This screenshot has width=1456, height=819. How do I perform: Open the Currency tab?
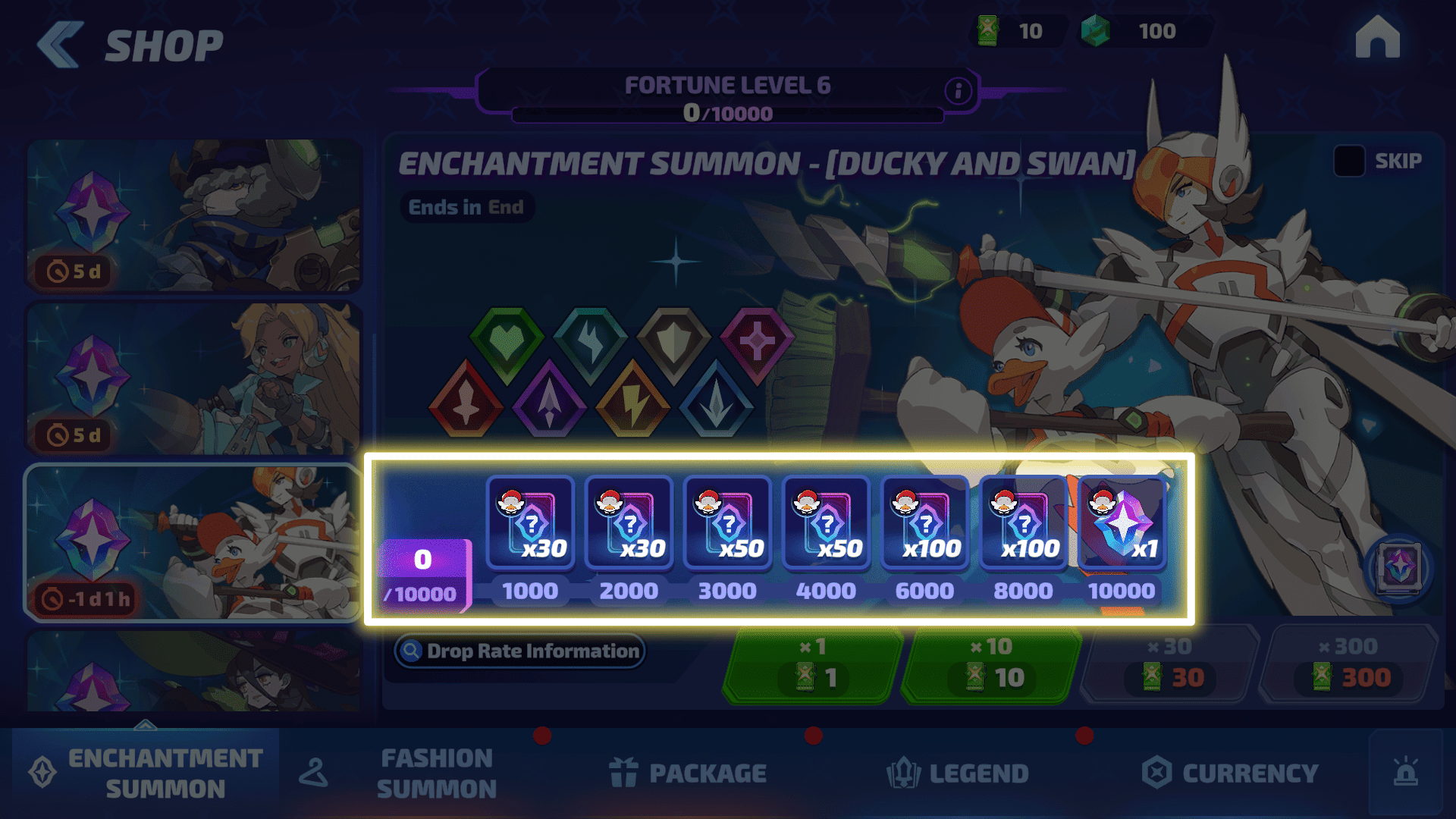click(x=1230, y=773)
